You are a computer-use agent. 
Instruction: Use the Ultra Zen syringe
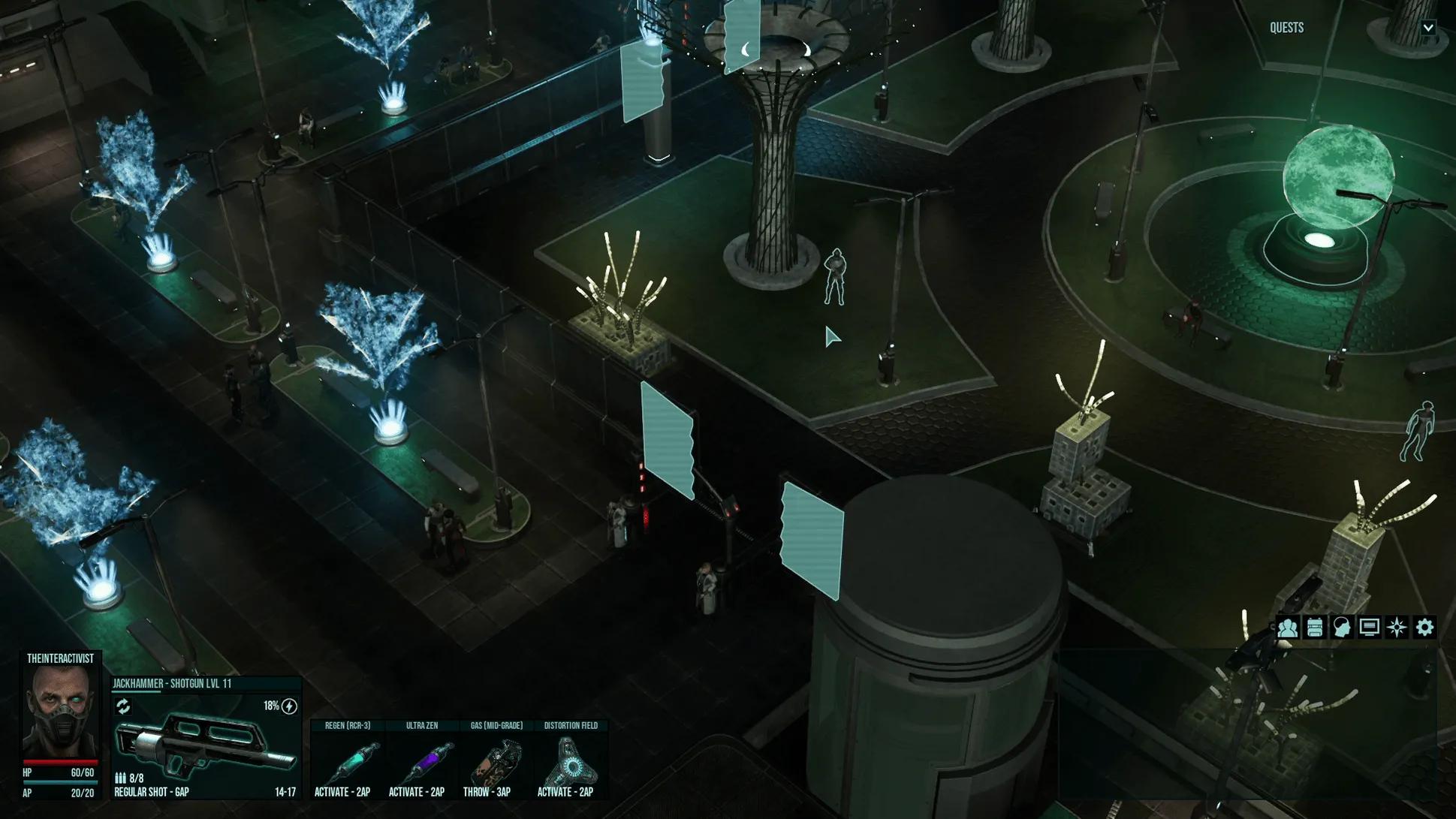tap(421, 760)
